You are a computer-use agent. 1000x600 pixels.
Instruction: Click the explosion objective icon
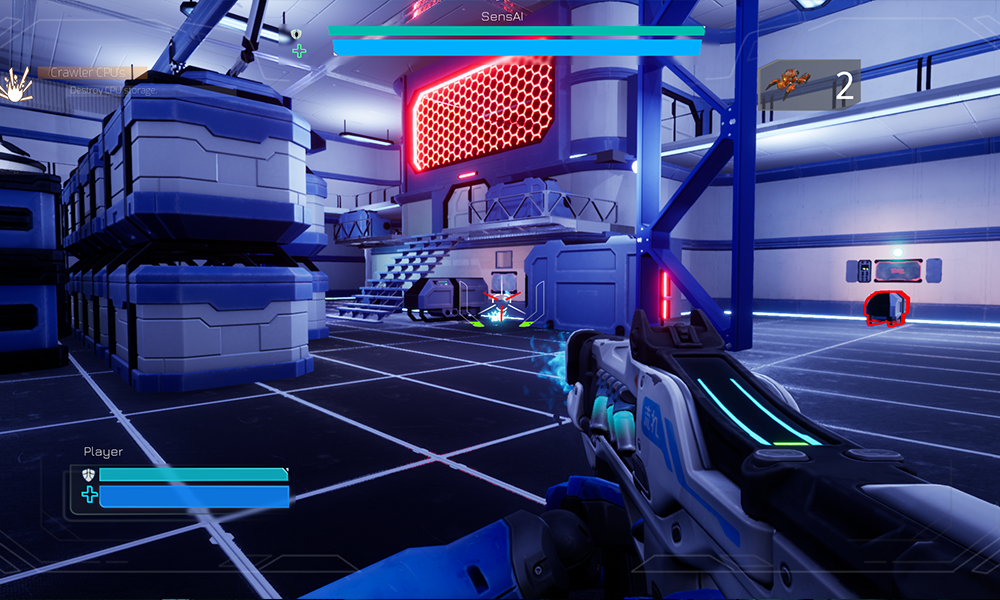(x=16, y=84)
